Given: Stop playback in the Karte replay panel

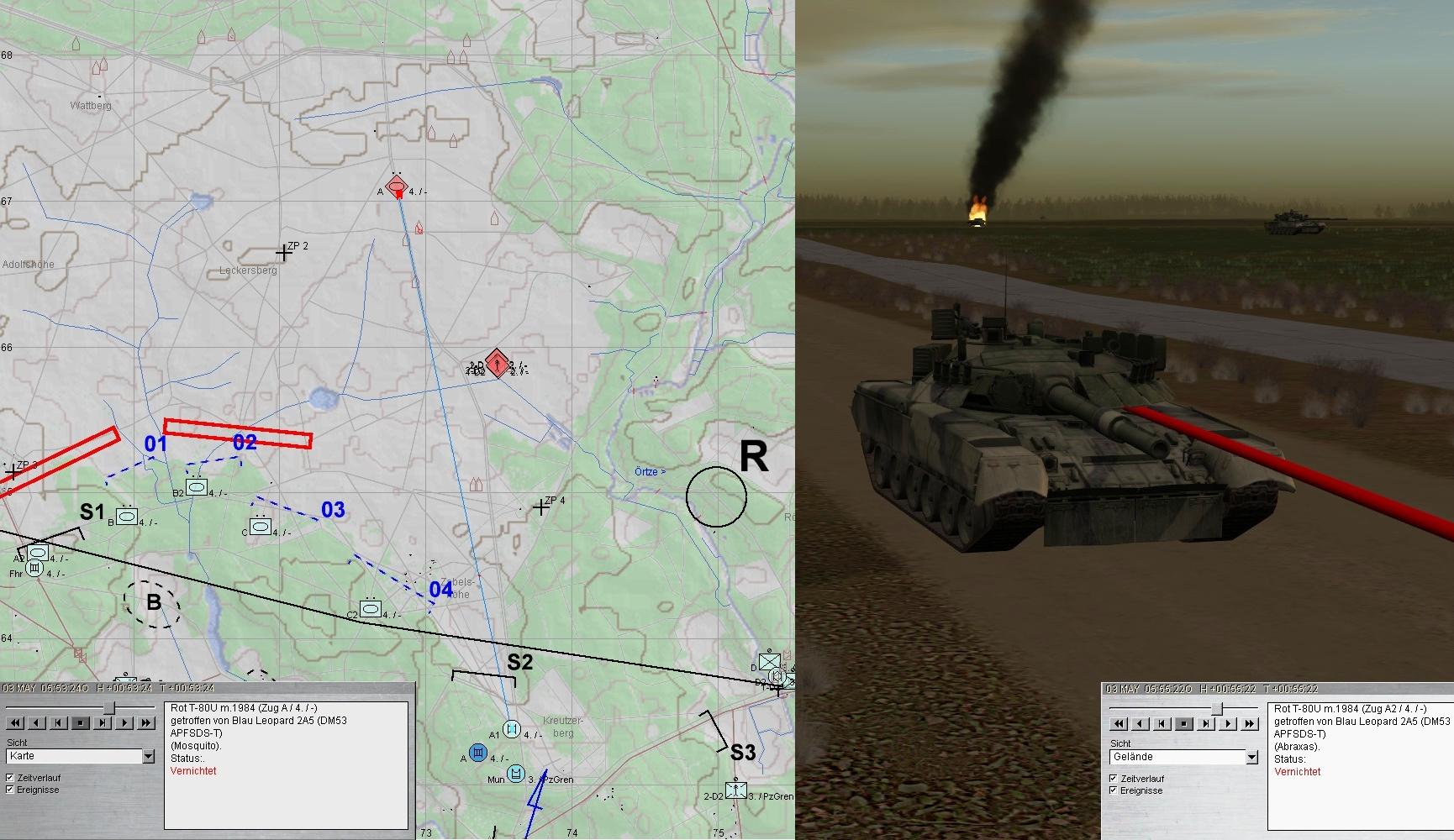Looking at the screenshot, I should click(x=81, y=722).
